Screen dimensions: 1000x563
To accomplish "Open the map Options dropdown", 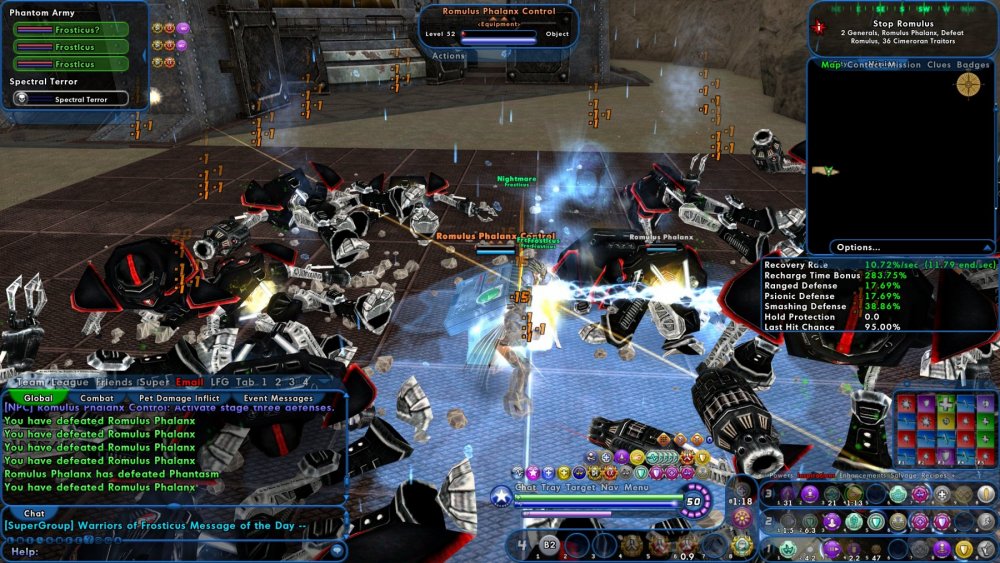I will tap(859, 247).
